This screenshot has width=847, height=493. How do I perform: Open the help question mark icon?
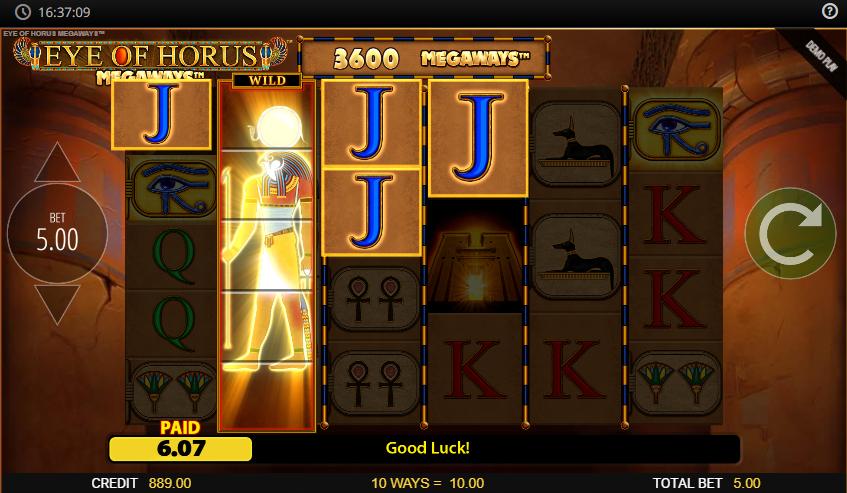pos(829,11)
